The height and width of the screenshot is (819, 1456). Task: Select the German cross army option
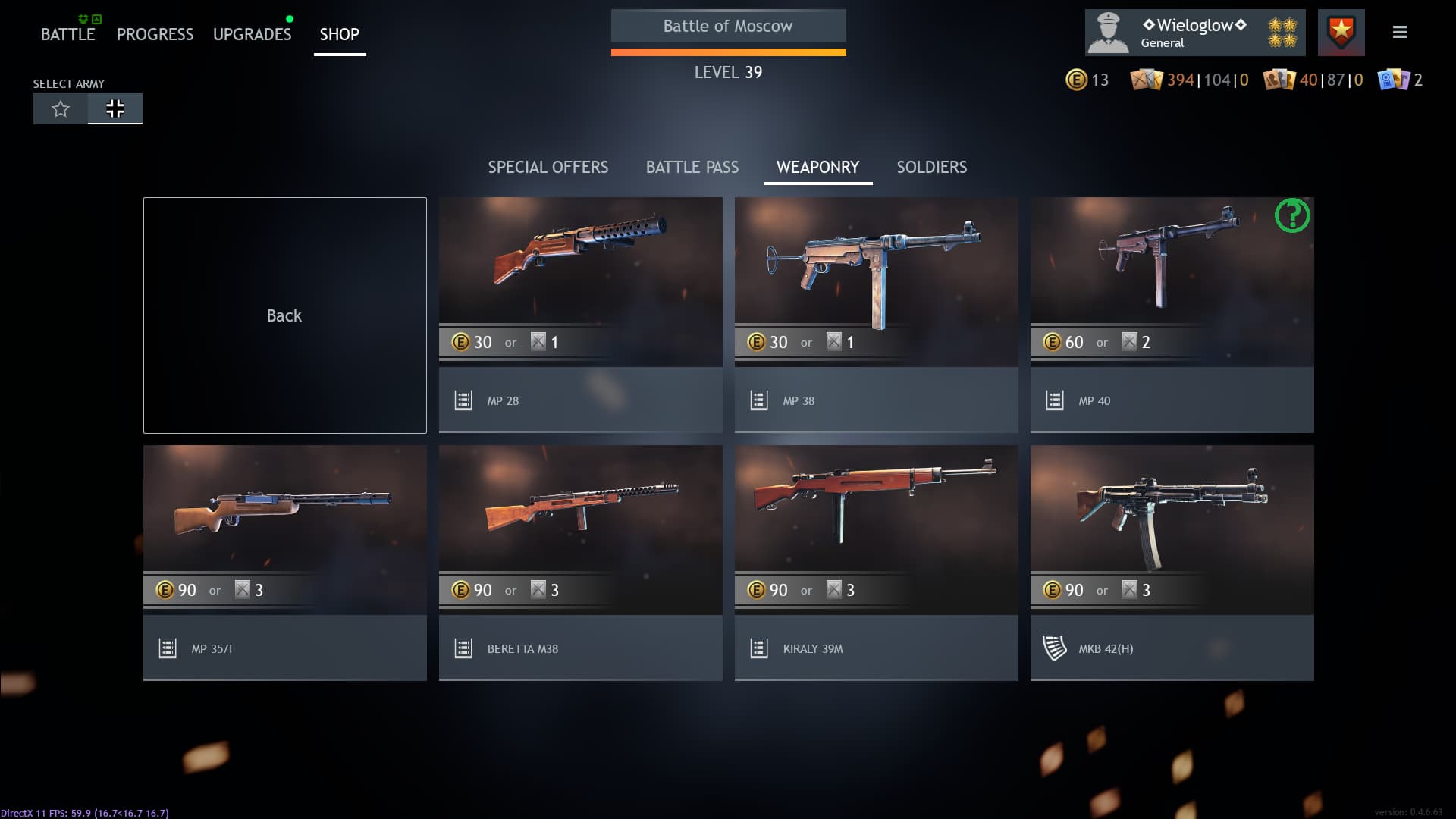115,108
